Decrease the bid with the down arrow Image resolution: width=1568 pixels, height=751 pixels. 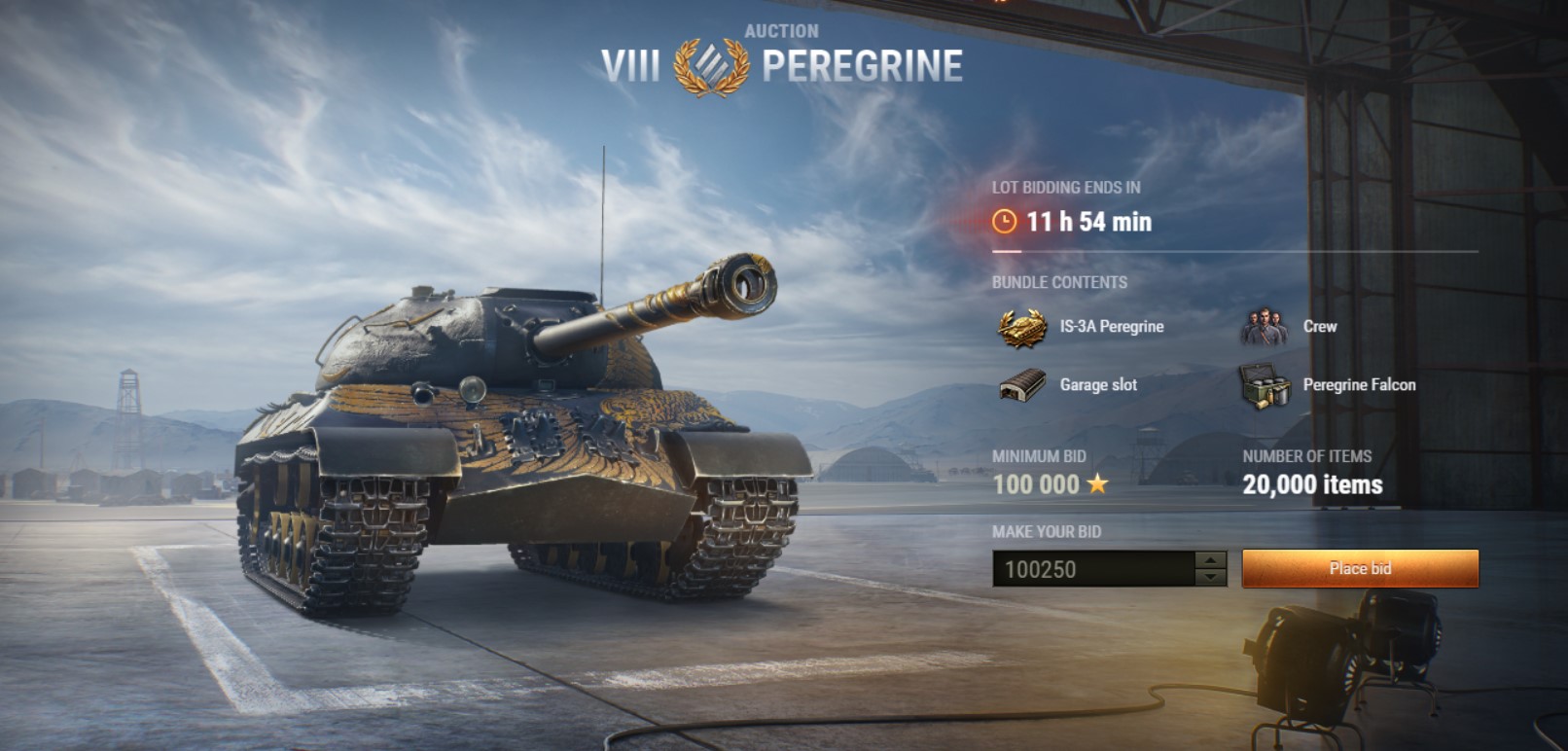tap(1210, 577)
